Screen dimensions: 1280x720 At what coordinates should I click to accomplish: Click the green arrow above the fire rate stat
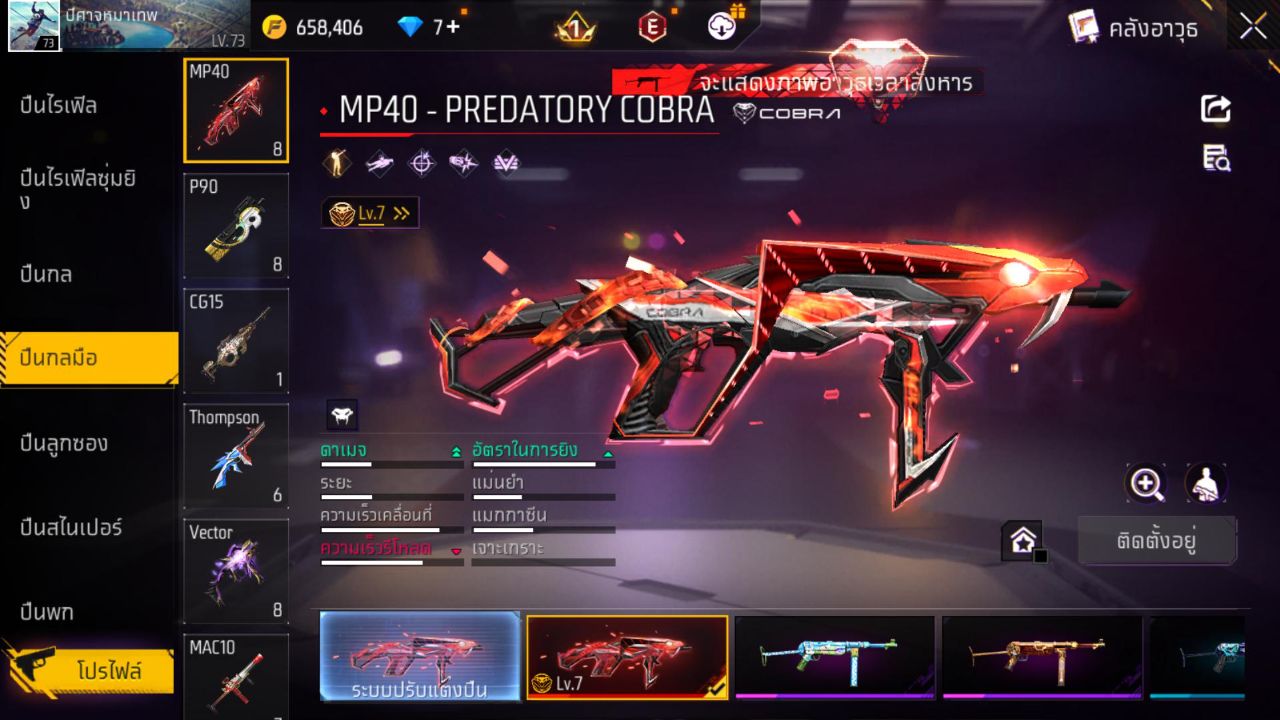coord(606,452)
